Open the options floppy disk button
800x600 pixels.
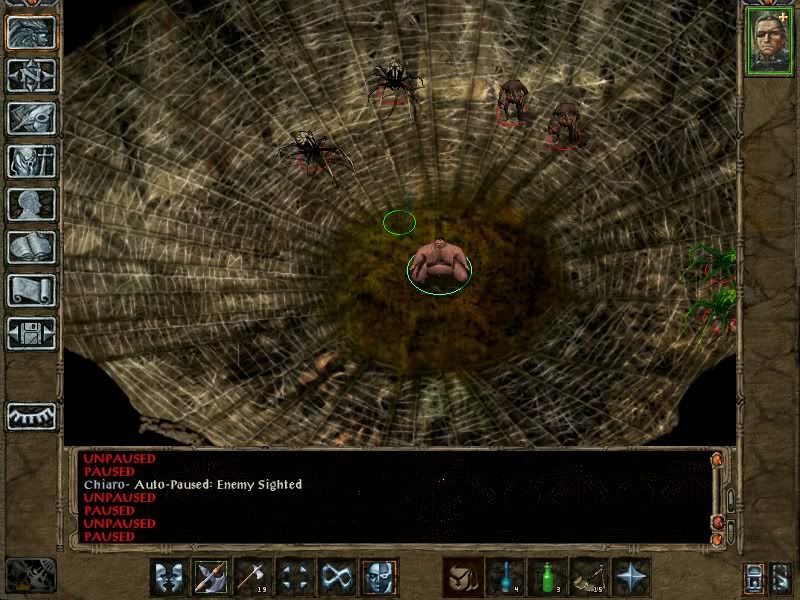[x=30, y=333]
